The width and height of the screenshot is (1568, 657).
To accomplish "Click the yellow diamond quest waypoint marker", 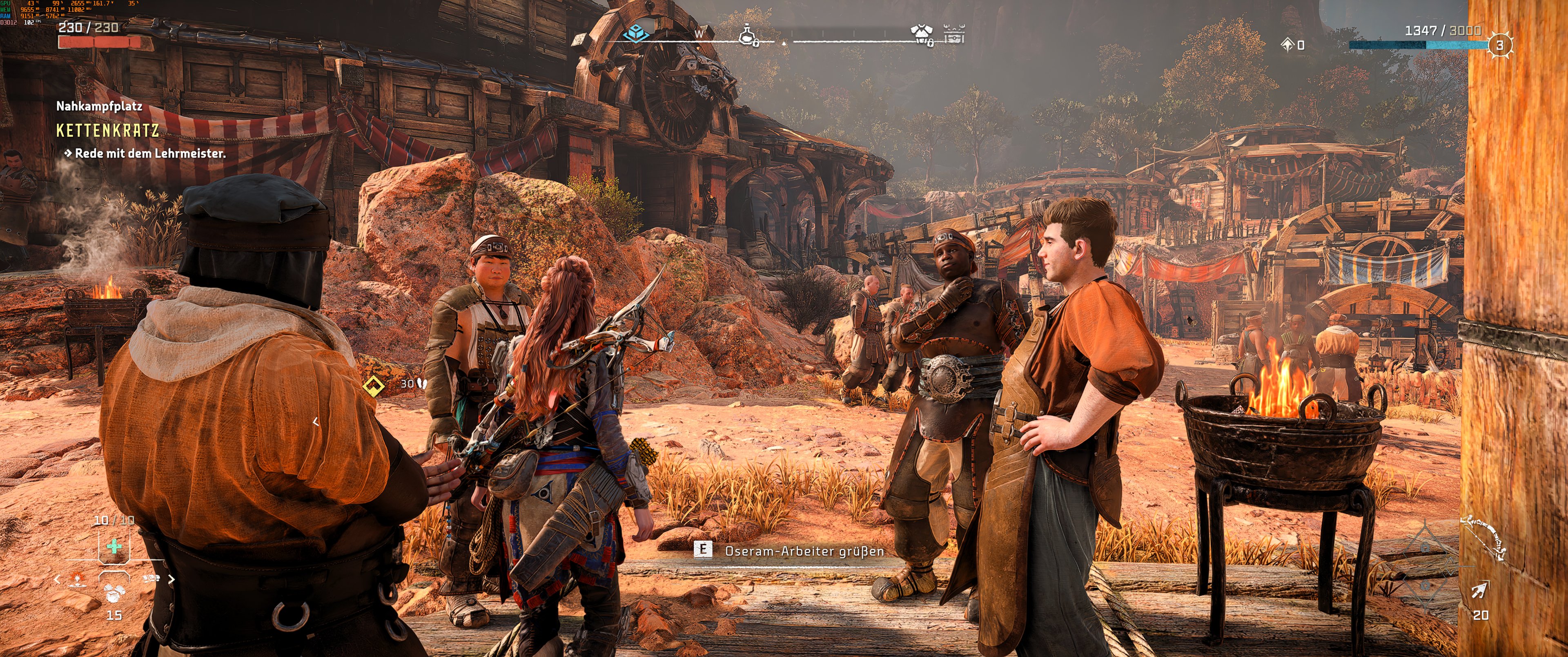I will coord(373,385).
